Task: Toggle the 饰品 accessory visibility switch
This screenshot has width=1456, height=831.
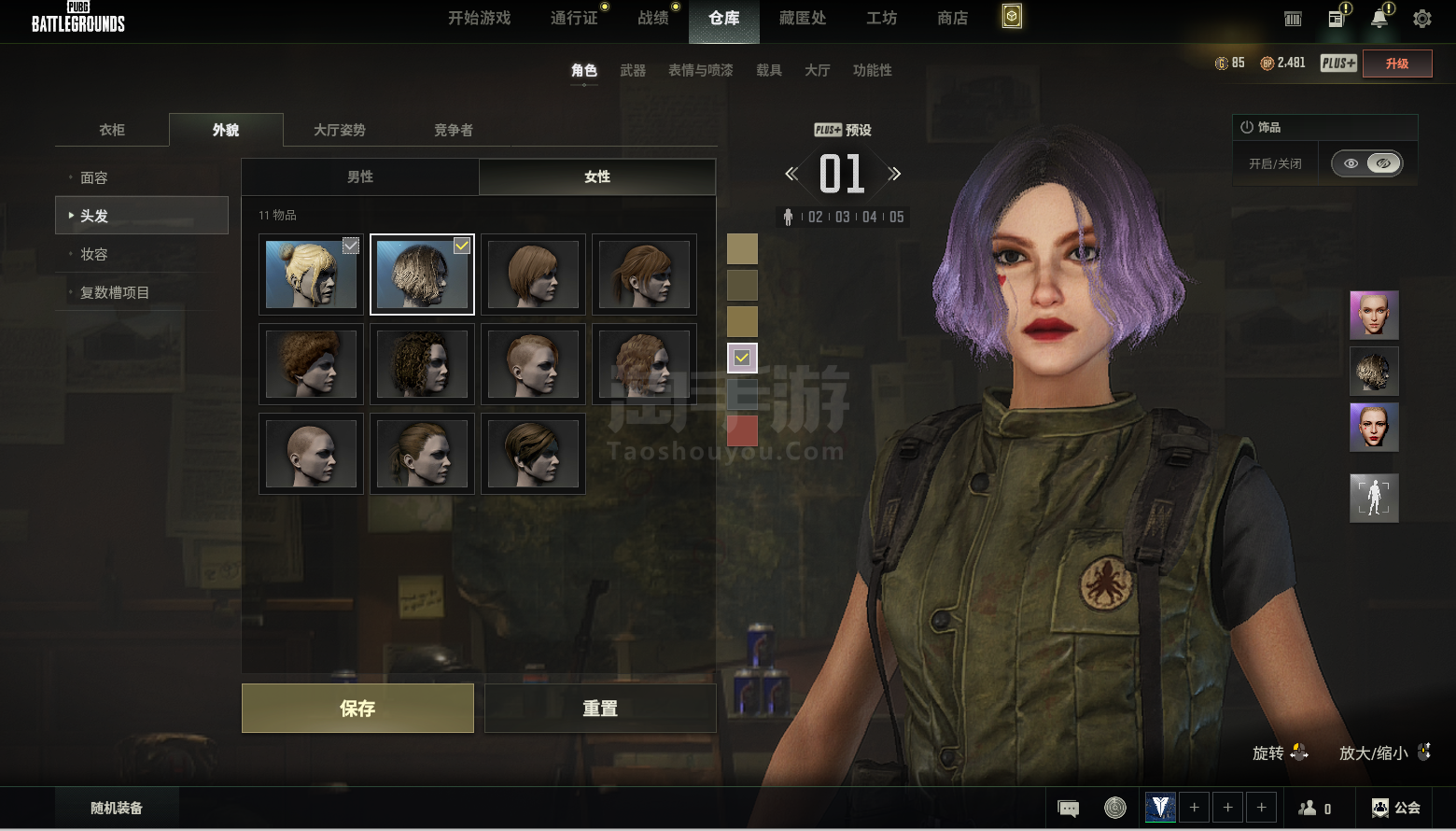Action: pos(1366,163)
